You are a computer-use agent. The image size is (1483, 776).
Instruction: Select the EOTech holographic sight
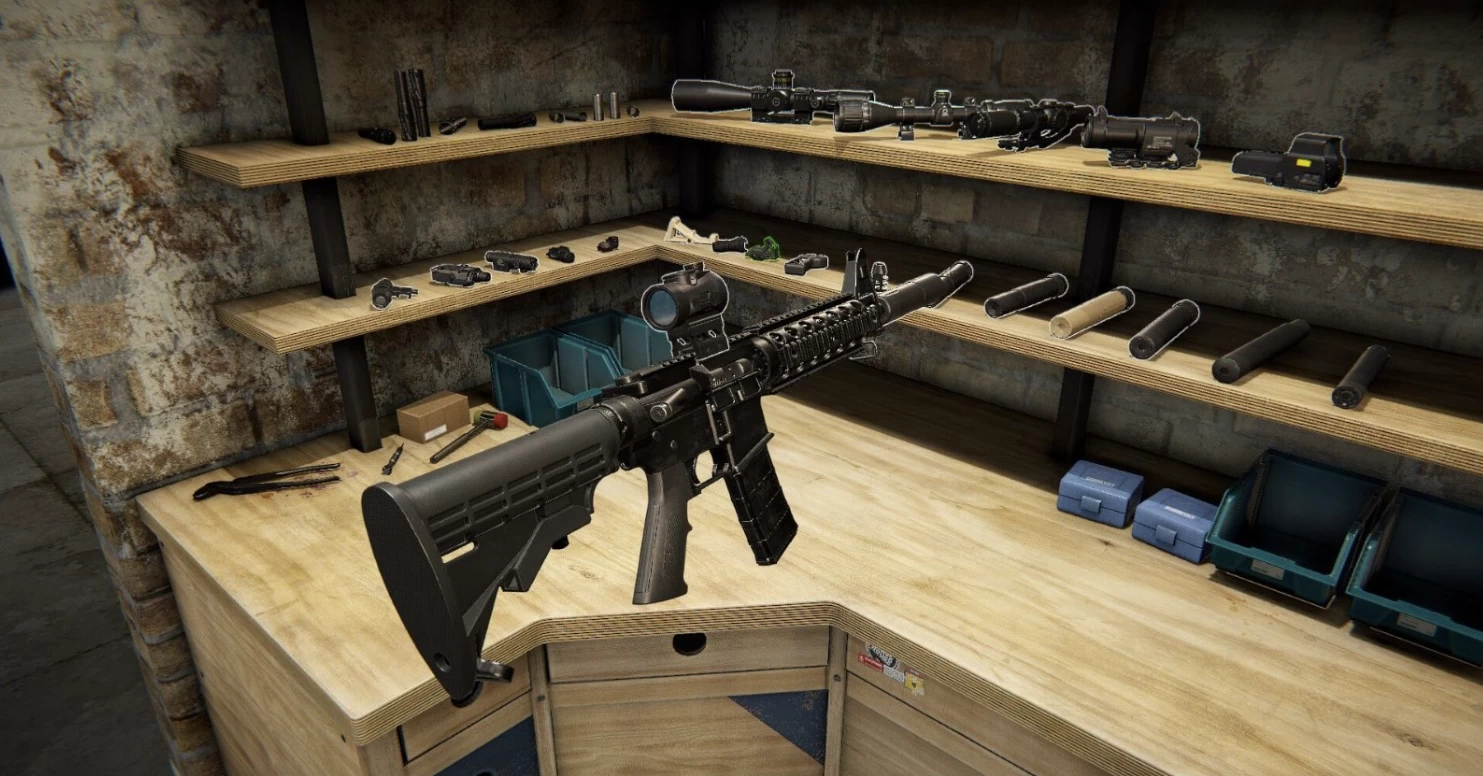pyautogui.click(x=1289, y=161)
